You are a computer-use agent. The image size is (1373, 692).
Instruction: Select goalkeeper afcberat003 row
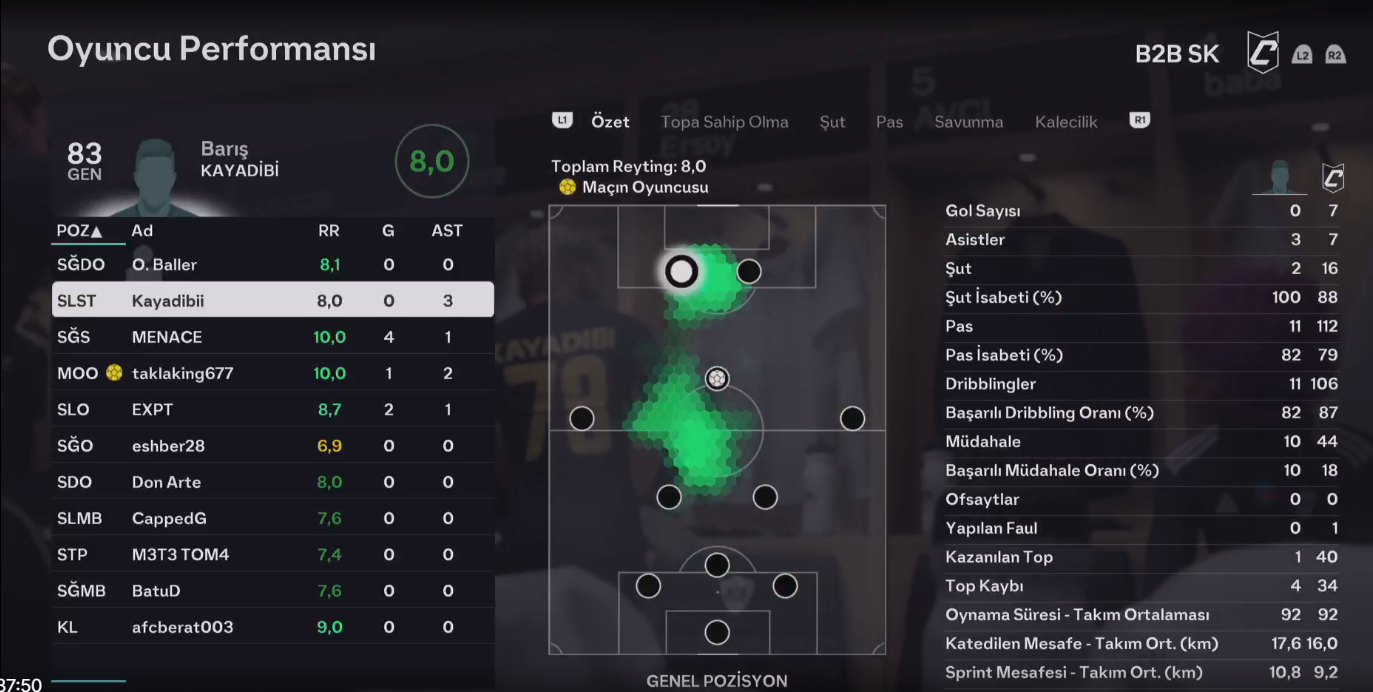pyautogui.click(x=272, y=627)
